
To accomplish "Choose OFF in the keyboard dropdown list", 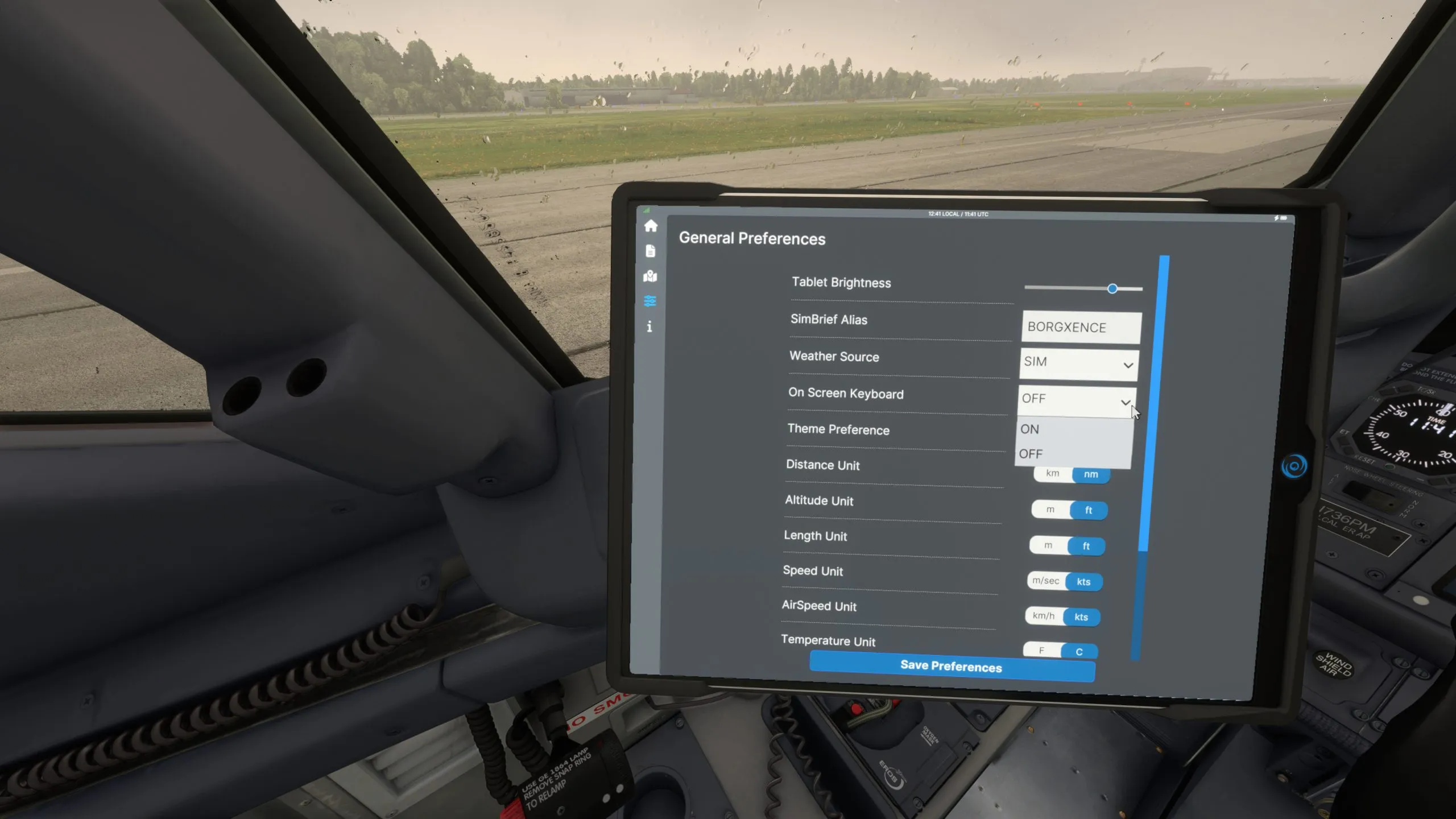I will pyautogui.click(x=1031, y=454).
